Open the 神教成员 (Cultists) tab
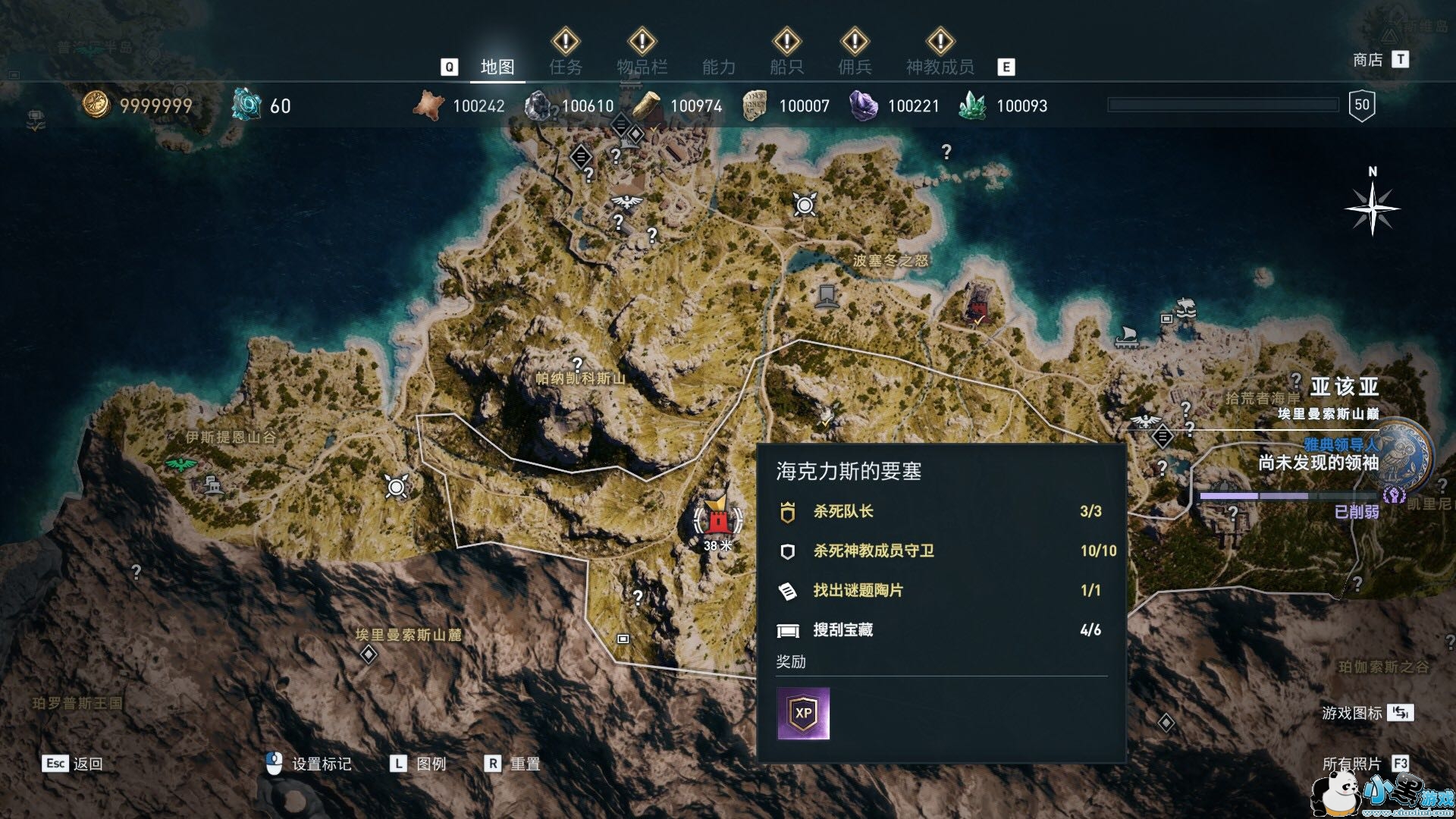 pos(940,67)
